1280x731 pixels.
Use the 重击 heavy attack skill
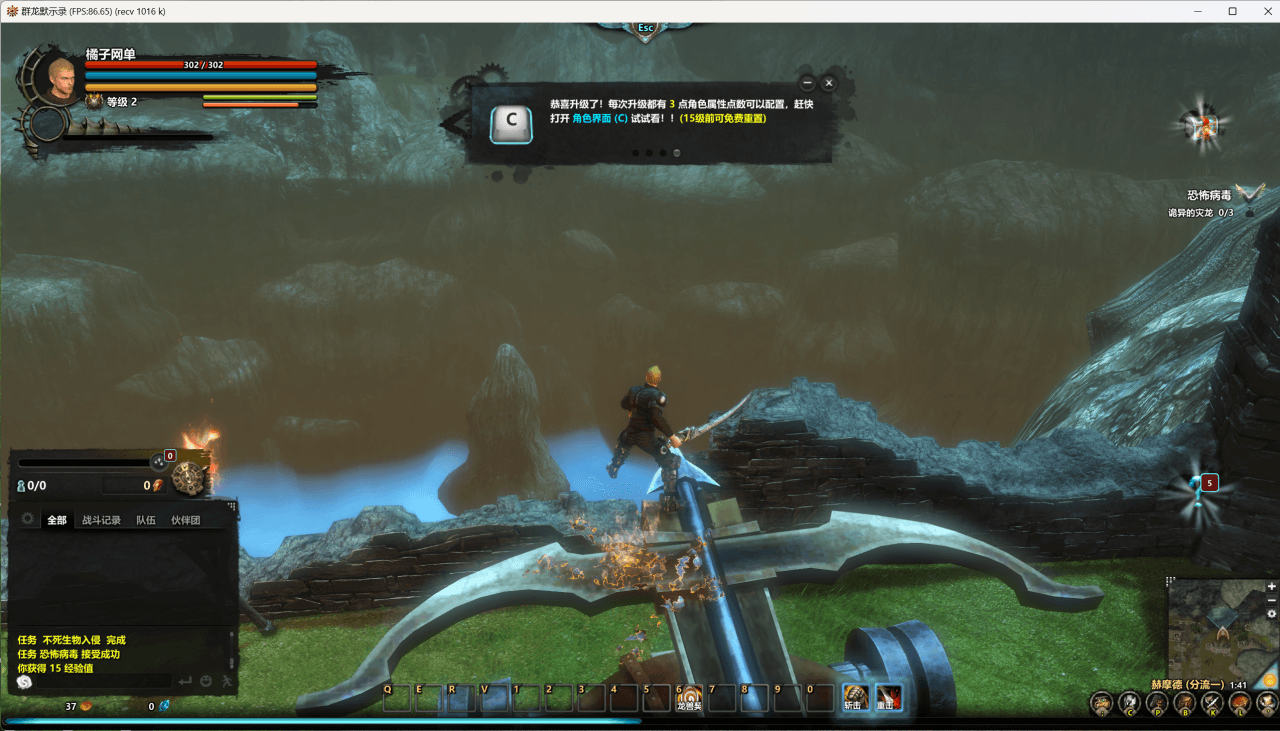point(887,696)
